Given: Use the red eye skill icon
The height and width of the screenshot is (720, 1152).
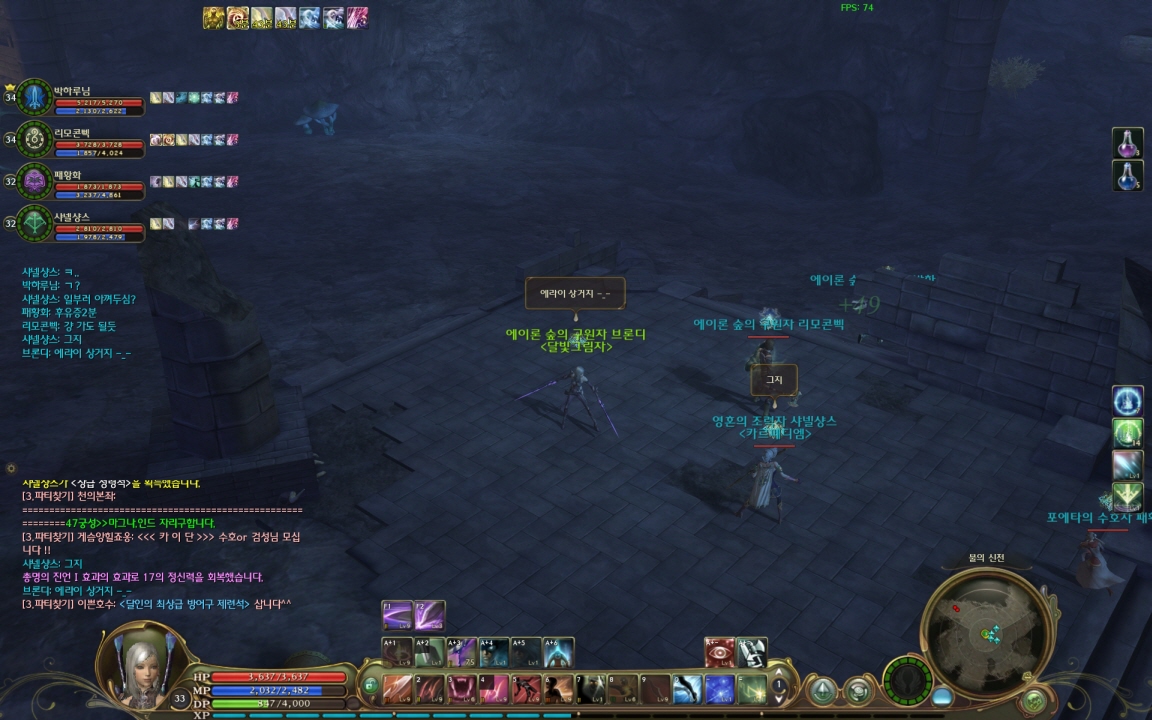Looking at the screenshot, I should click(x=719, y=652).
